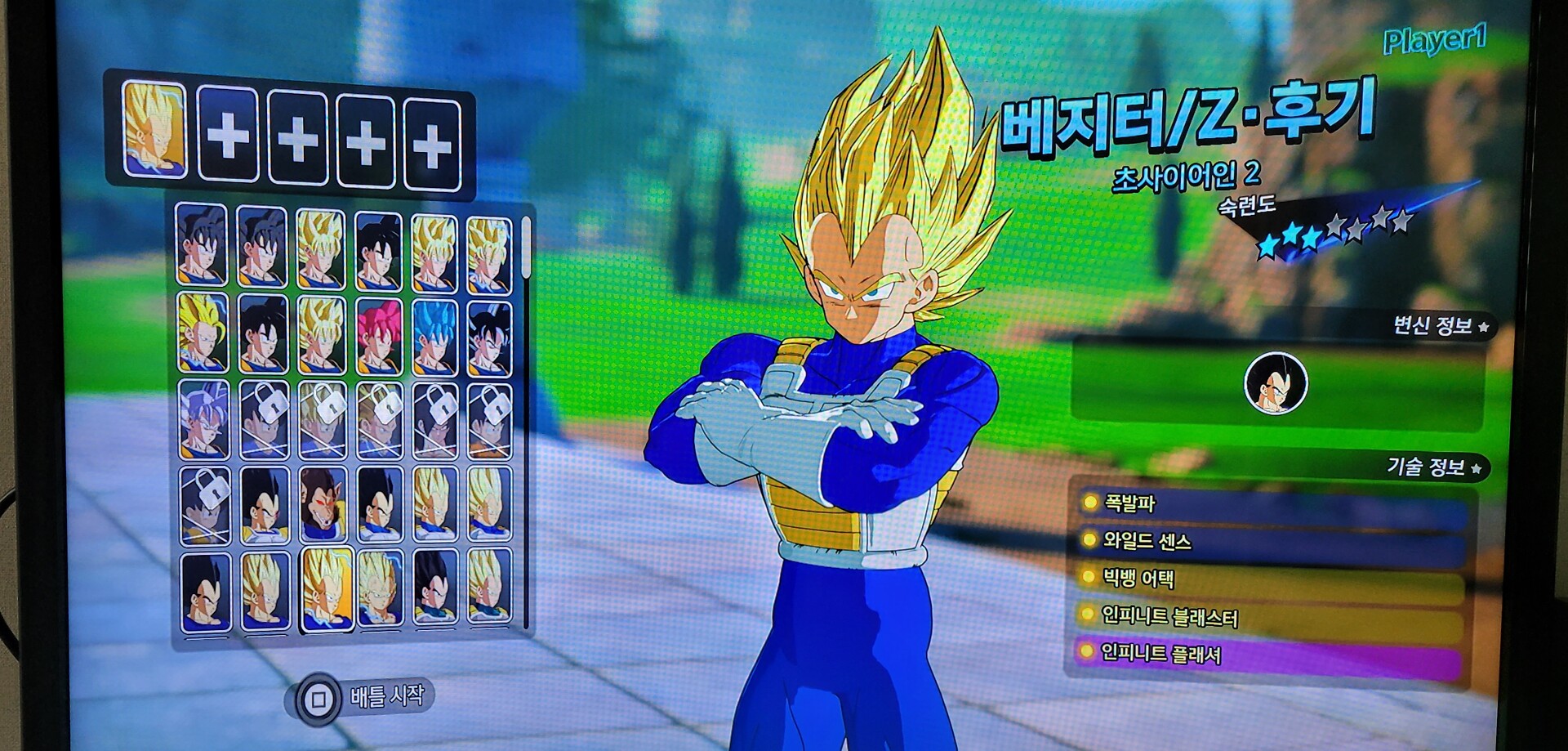This screenshot has width=1568, height=751.
Task: Choose the blue-haired Super Saiyan Blue Goku
Action: point(434,337)
